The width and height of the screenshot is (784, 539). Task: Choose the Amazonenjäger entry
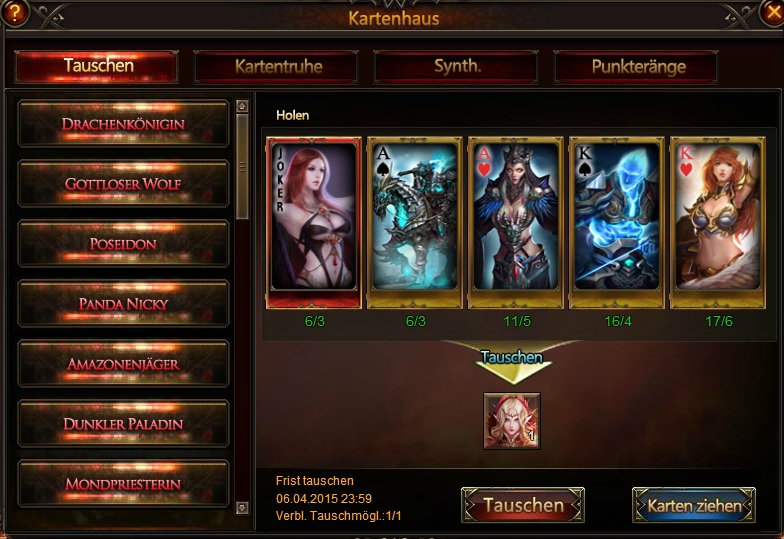coord(123,364)
